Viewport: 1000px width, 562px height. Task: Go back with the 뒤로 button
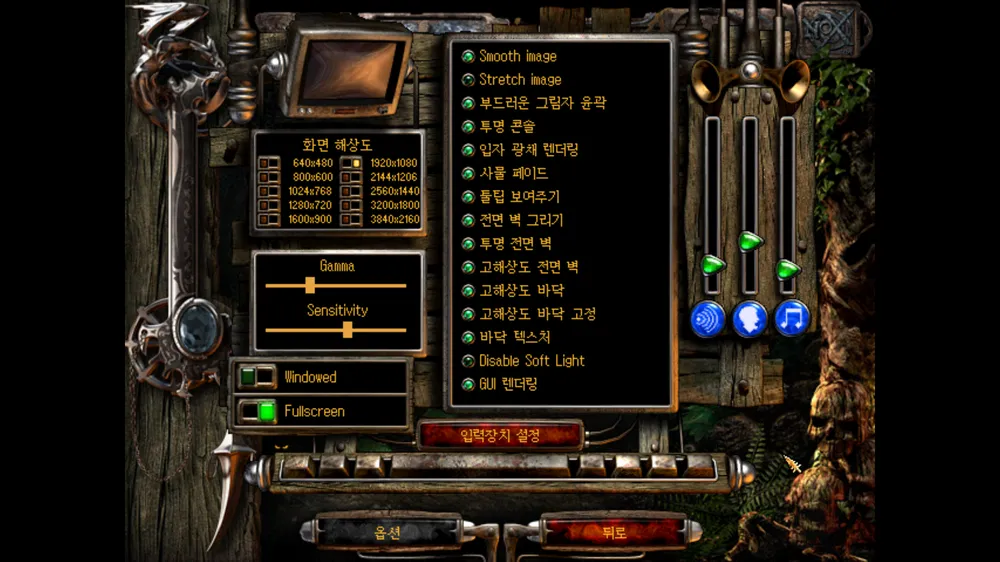[614, 533]
